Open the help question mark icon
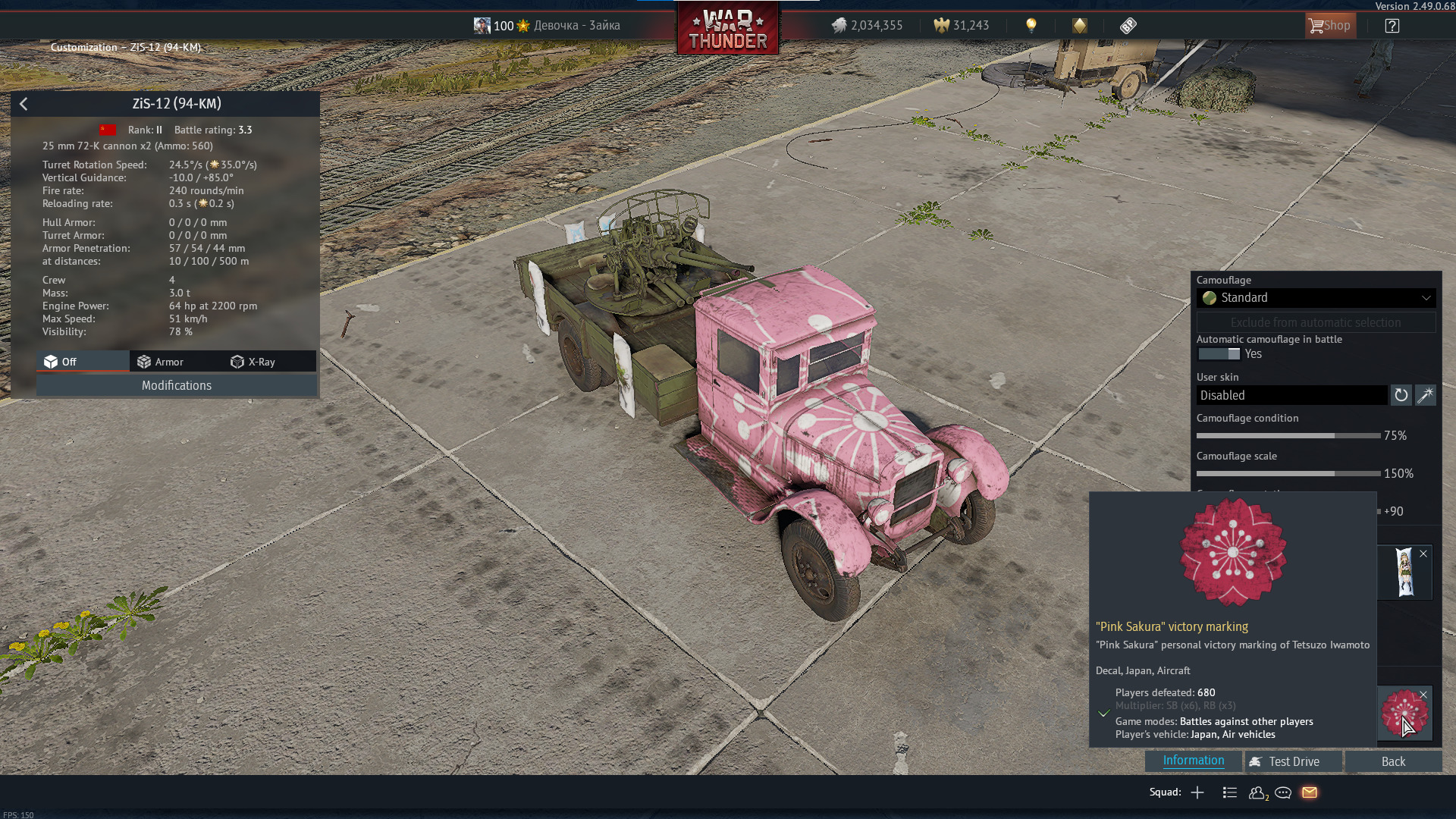 [1392, 26]
